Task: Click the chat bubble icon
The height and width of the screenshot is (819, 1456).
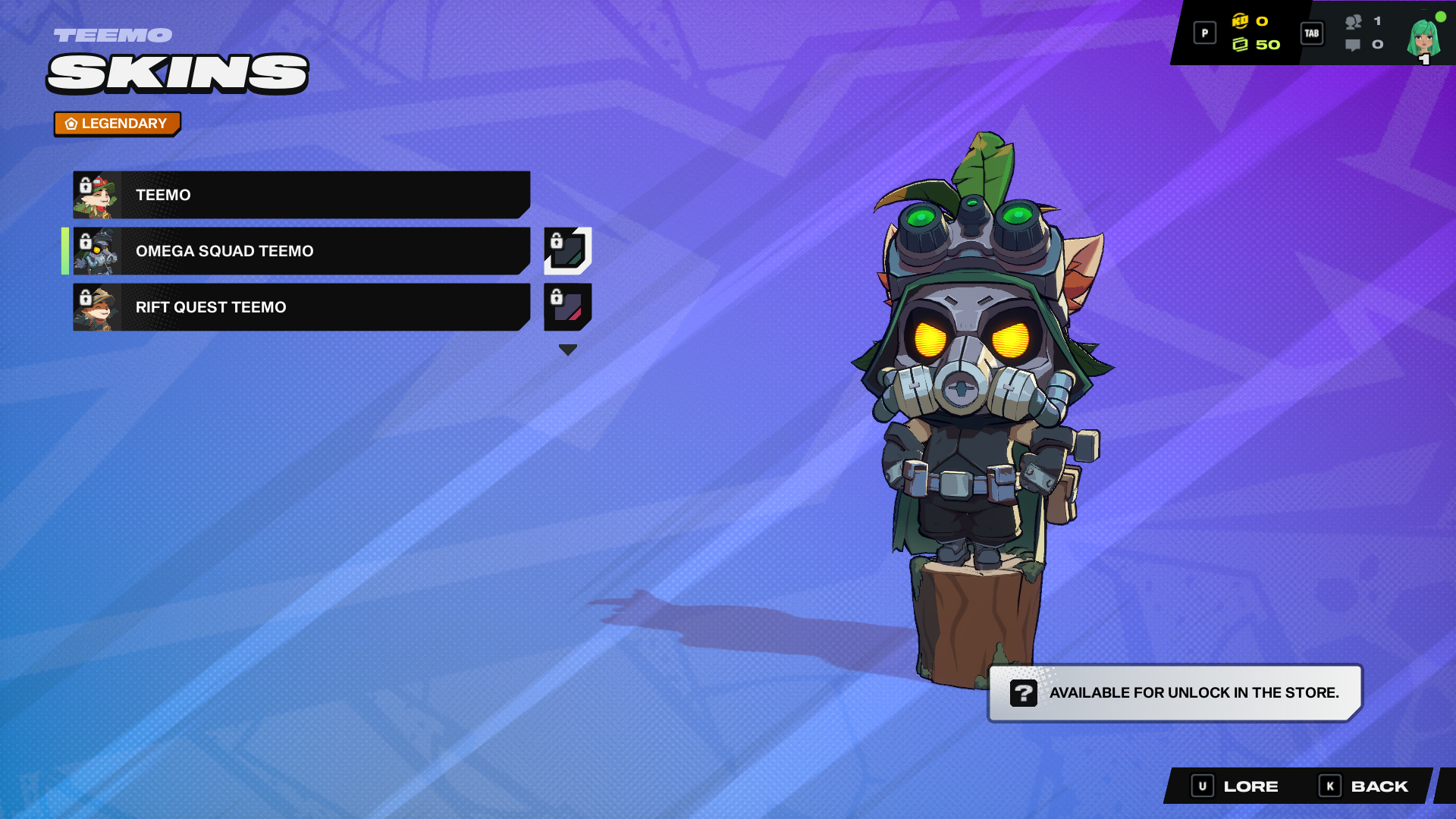Action: coord(1354,45)
